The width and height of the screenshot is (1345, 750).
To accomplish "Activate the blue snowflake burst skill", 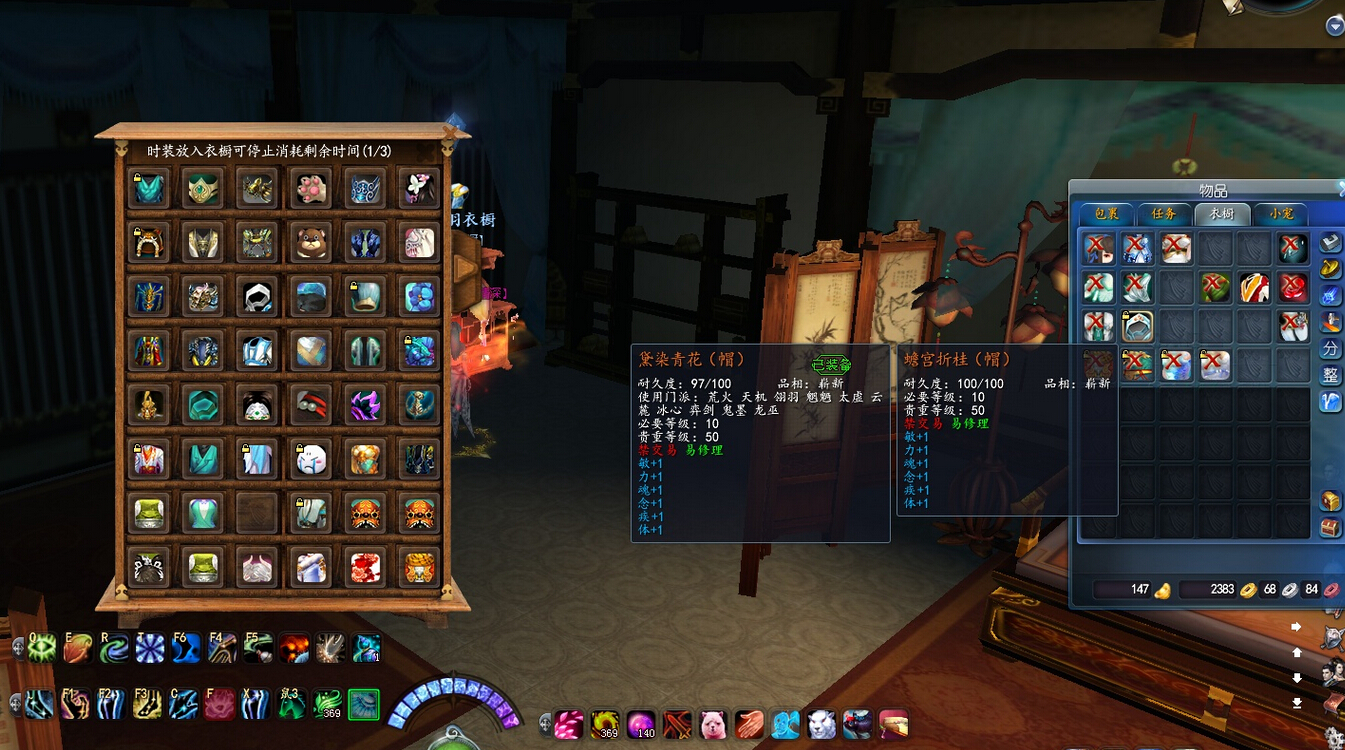I will 150,649.
